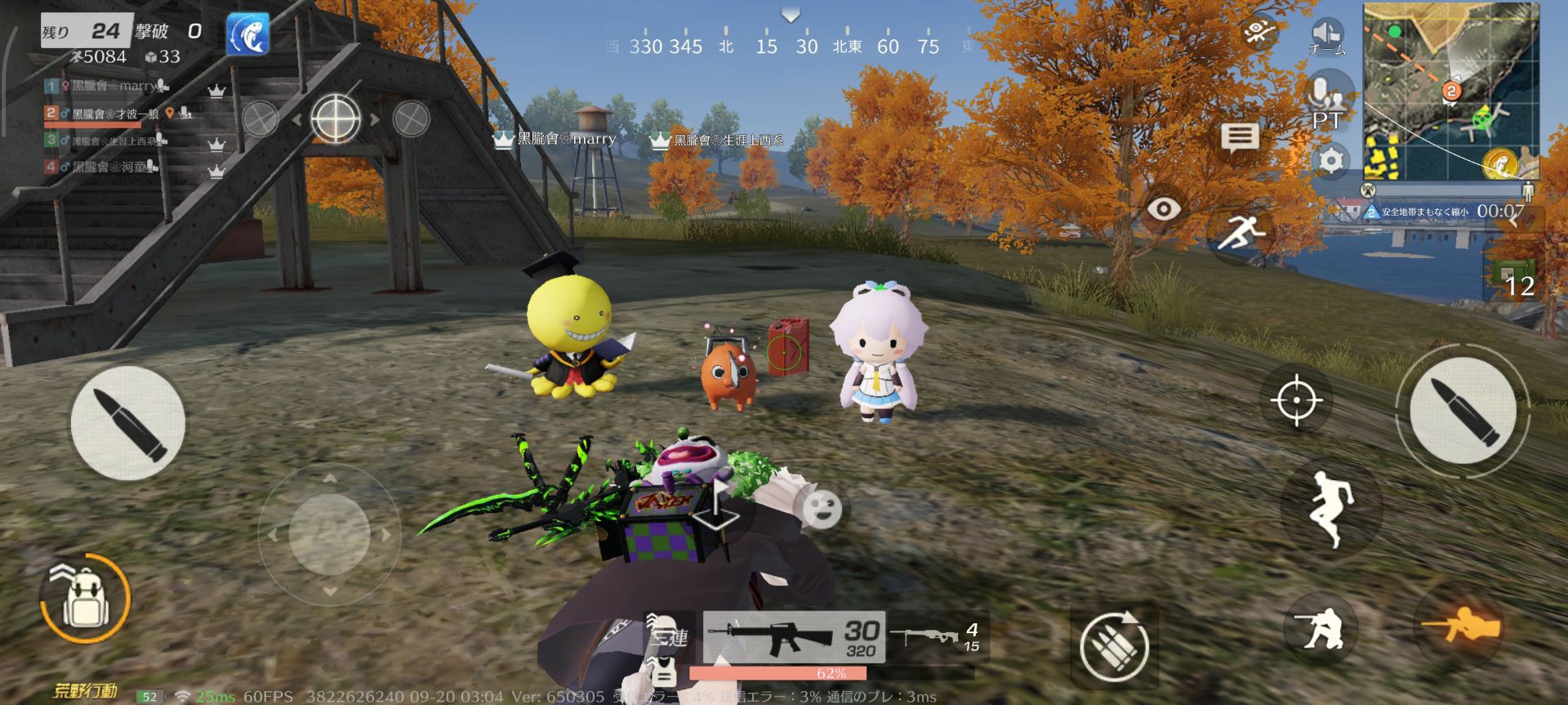
Task: Open the blue fish event icon
Action: click(247, 34)
